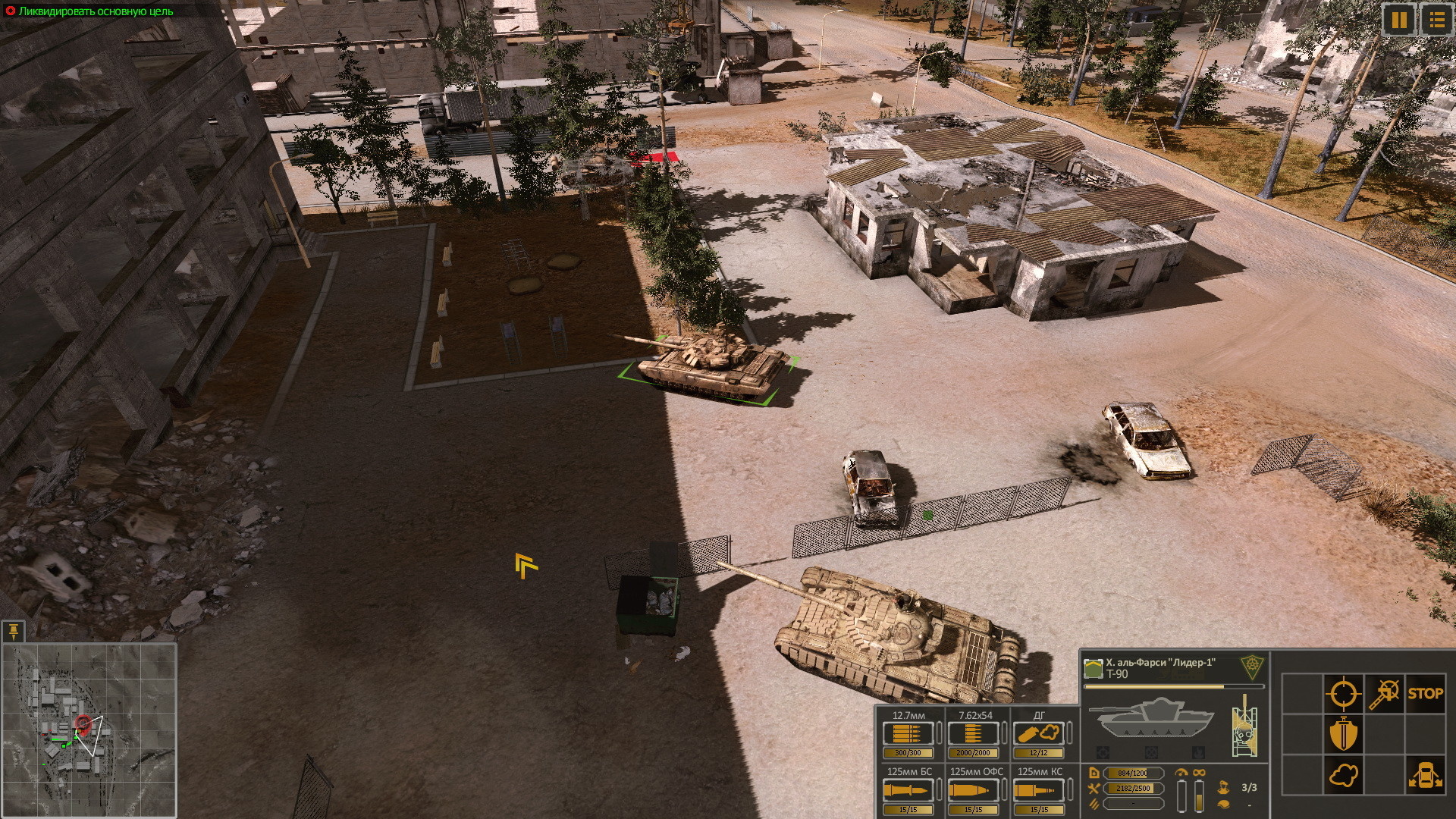Issue the STOP order
This screenshot has height=819, width=1456.
point(1425,693)
